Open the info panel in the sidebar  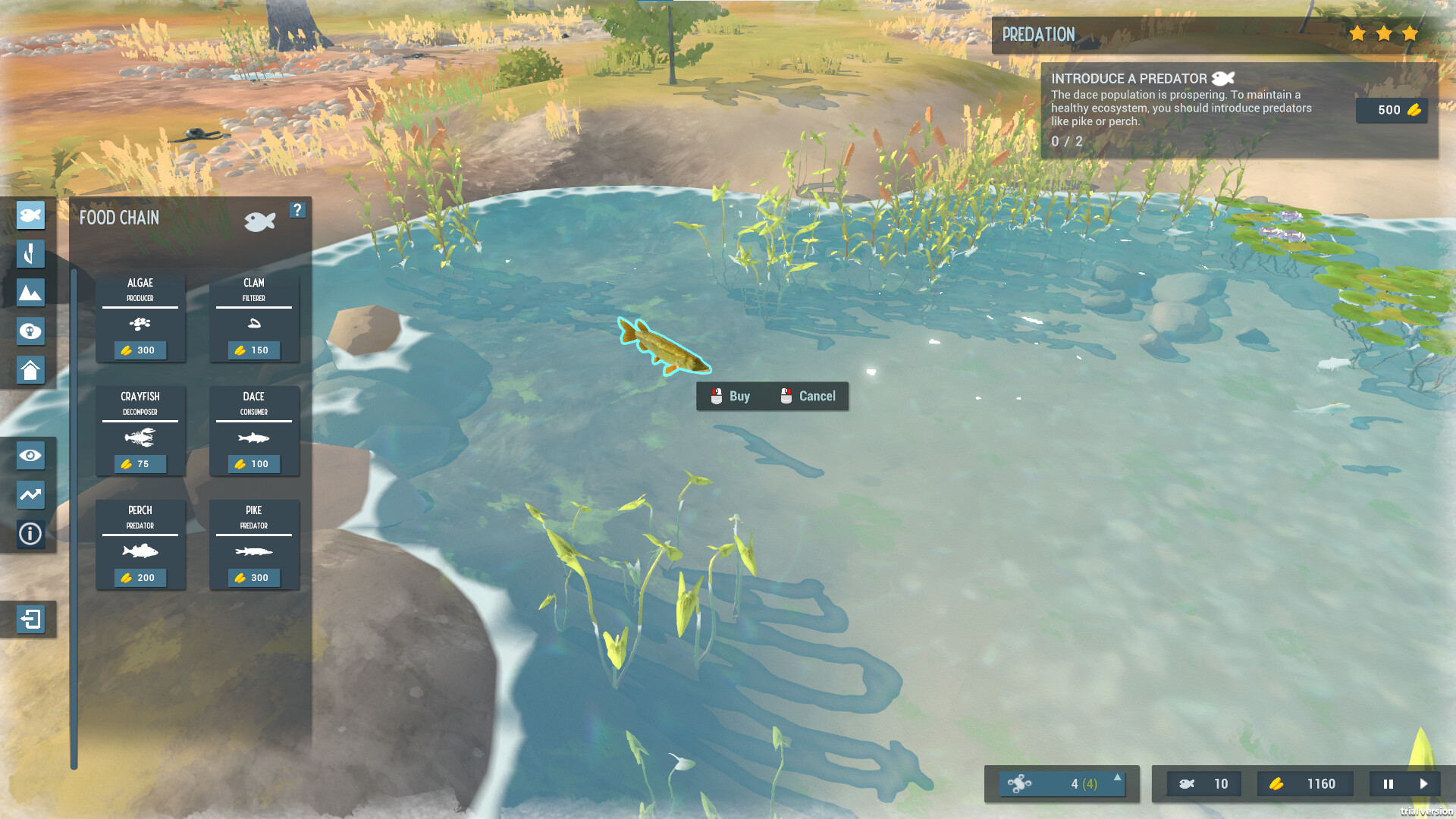point(30,534)
